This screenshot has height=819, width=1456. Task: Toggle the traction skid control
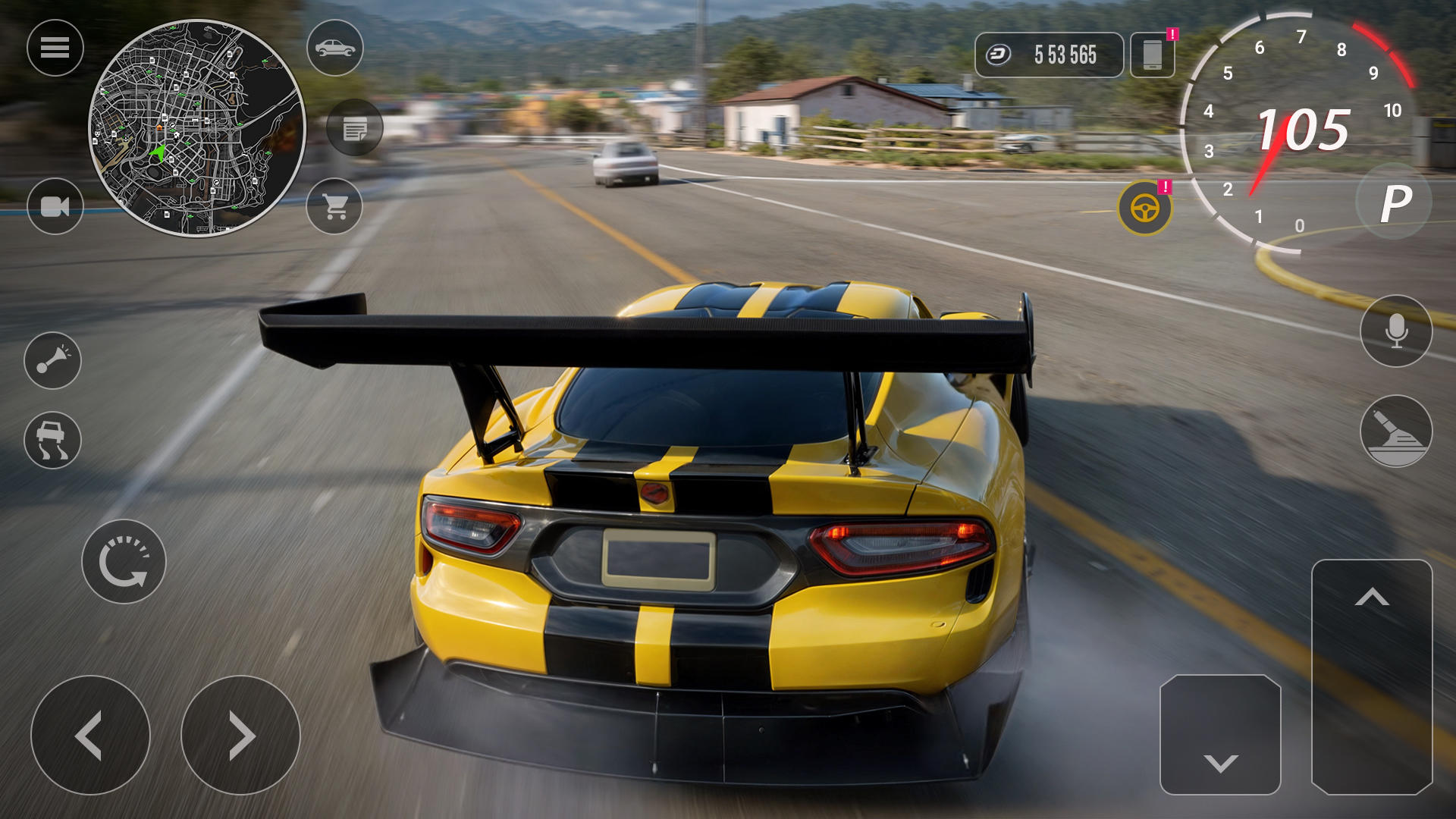52,440
